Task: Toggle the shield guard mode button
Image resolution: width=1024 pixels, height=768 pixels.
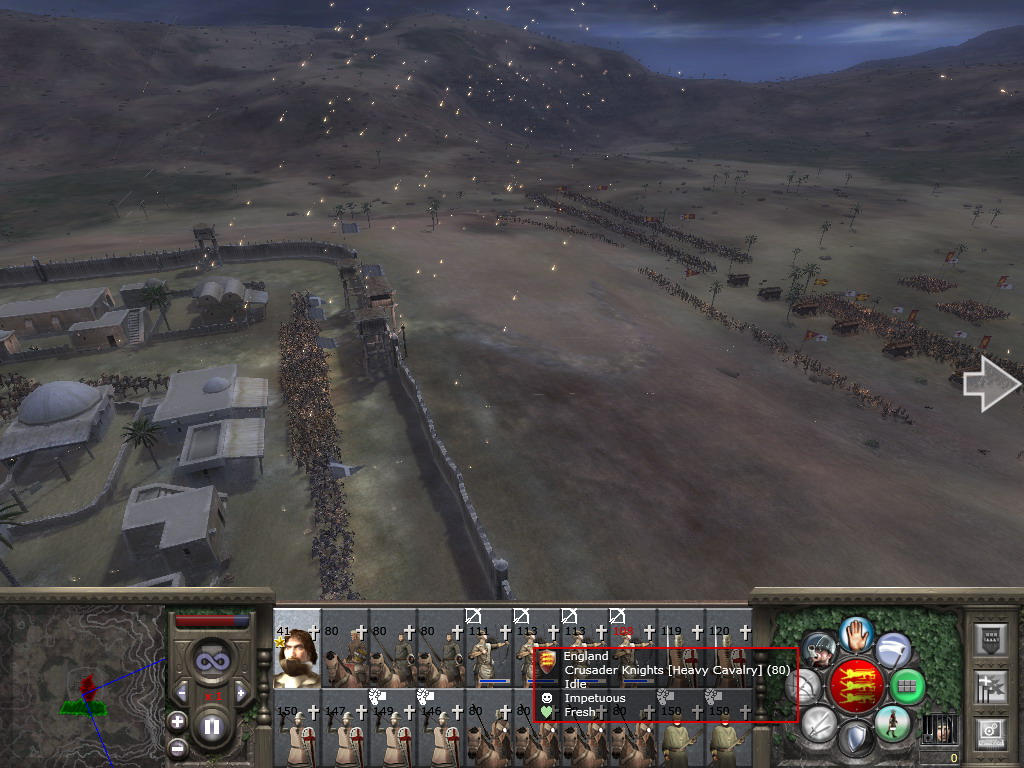Action: pyautogui.click(x=855, y=740)
